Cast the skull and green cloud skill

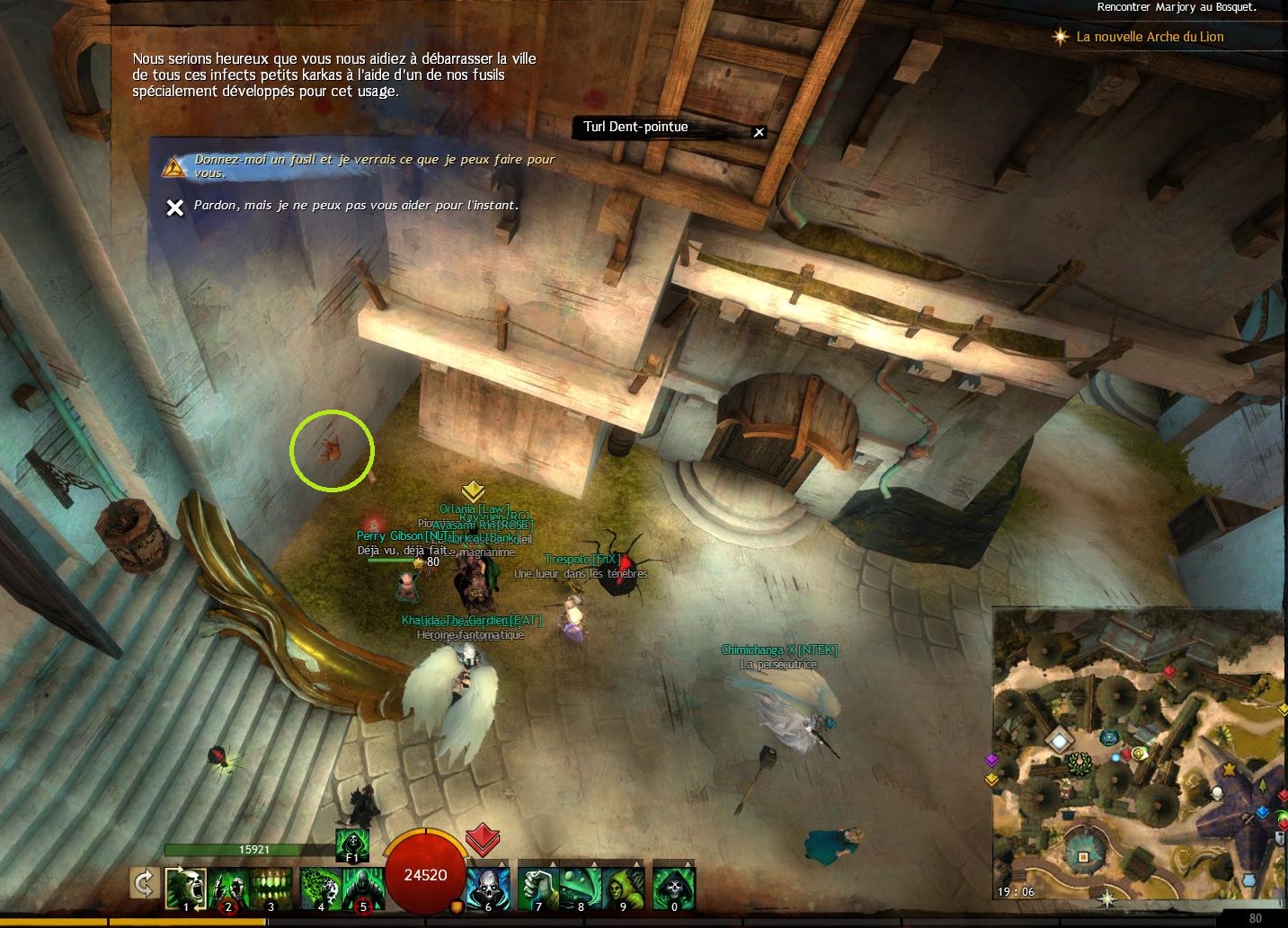pos(320,888)
